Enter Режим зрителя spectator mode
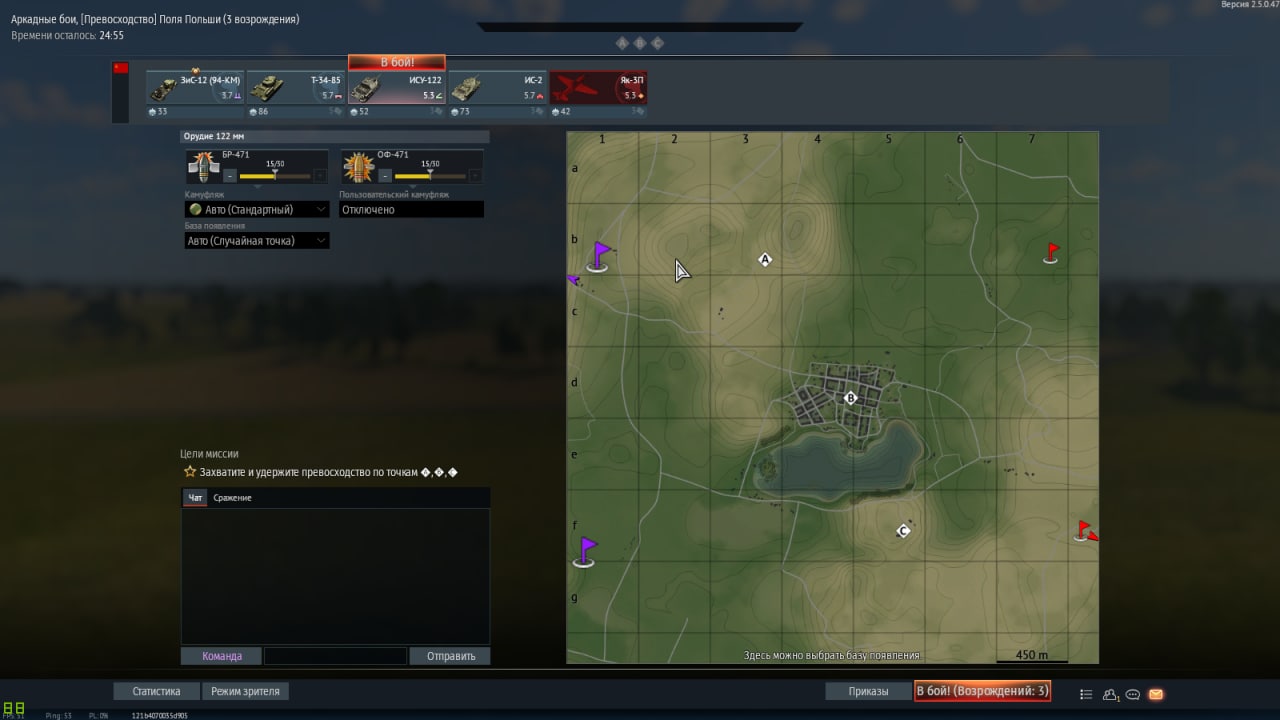Image resolution: width=1280 pixels, height=720 pixels. pyautogui.click(x=246, y=691)
